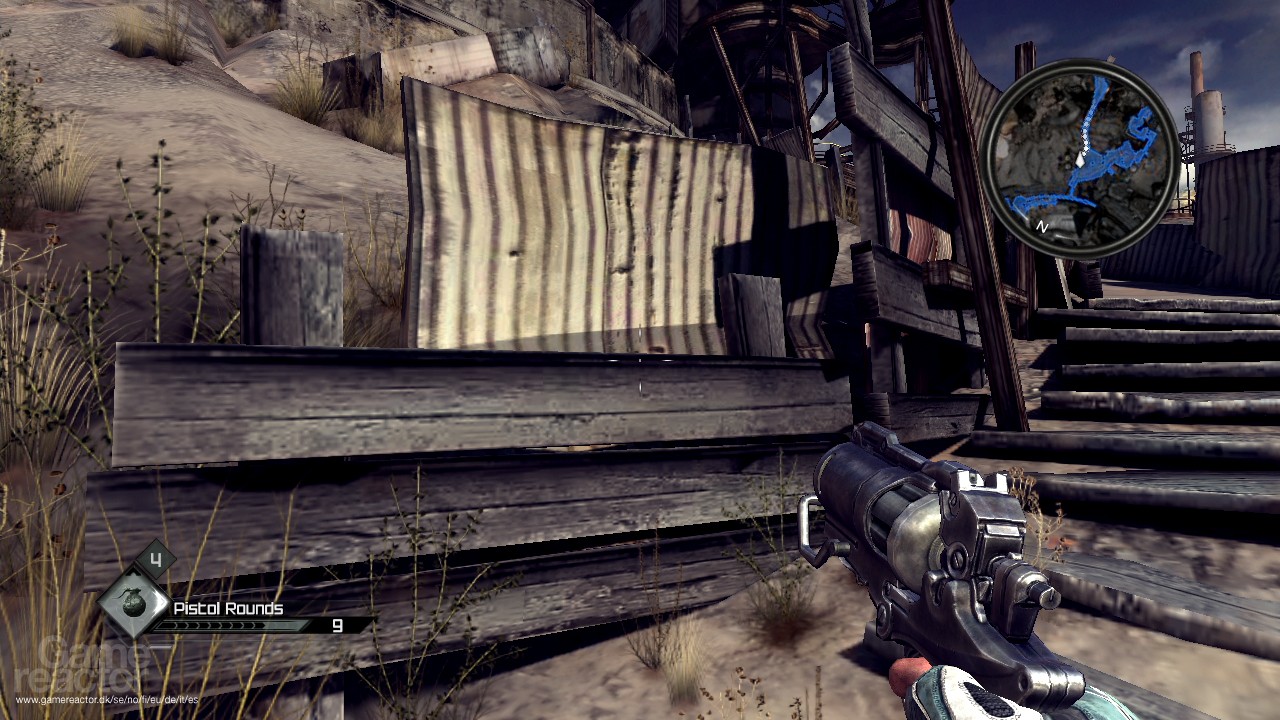Toggle the up arrow above the grenade icon
The width and height of the screenshot is (1280, 720).
pyautogui.click(x=134, y=570)
